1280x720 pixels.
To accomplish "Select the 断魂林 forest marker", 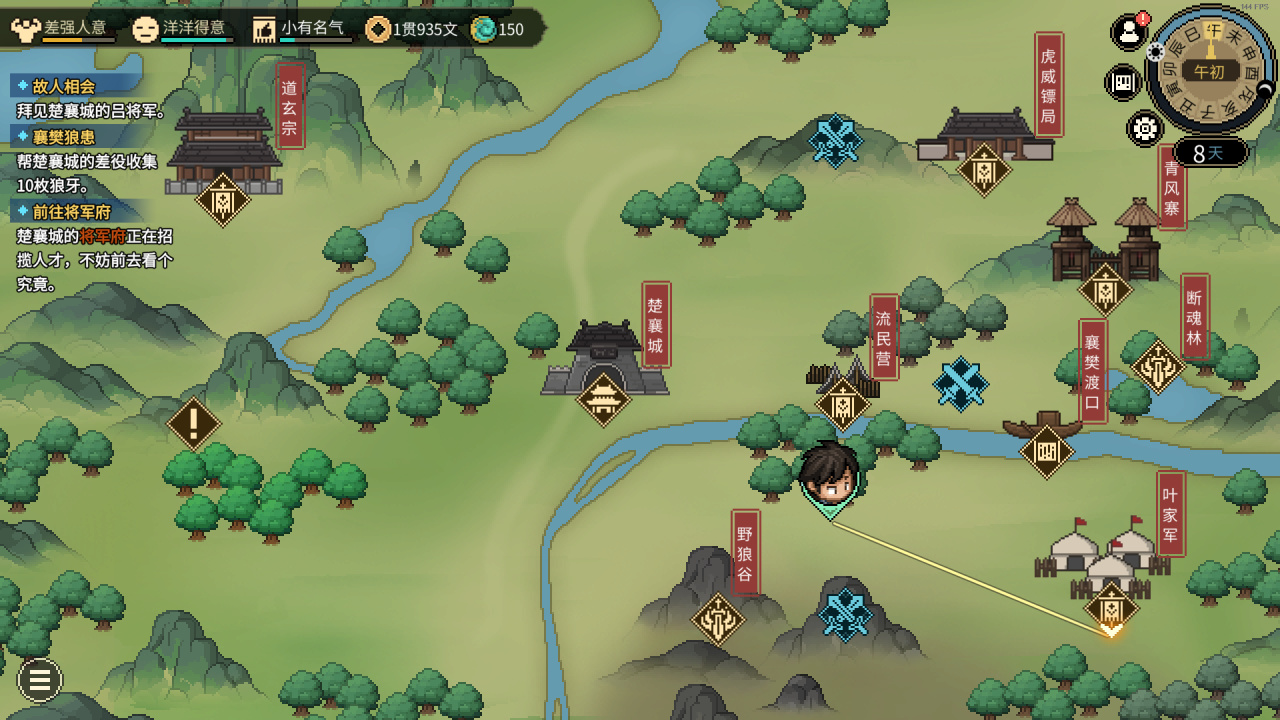I will pos(1158,367).
